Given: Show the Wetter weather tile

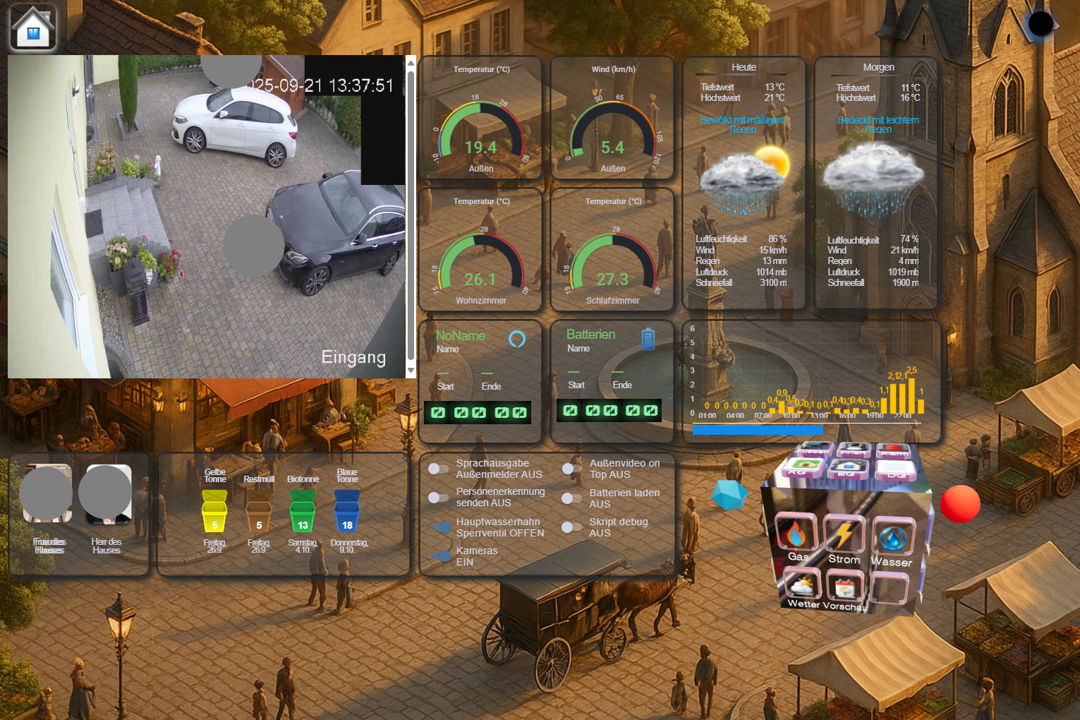Looking at the screenshot, I should point(804,585).
